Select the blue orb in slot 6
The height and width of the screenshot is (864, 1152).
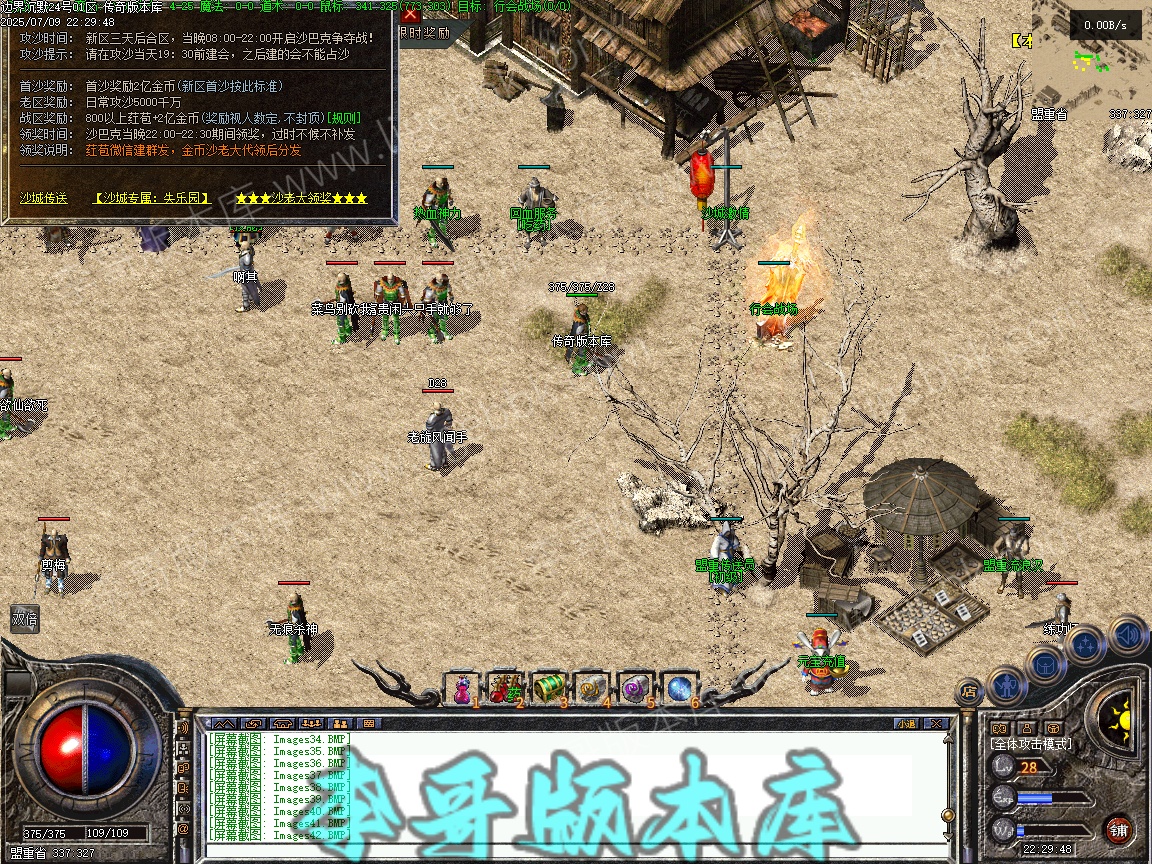coord(680,689)
